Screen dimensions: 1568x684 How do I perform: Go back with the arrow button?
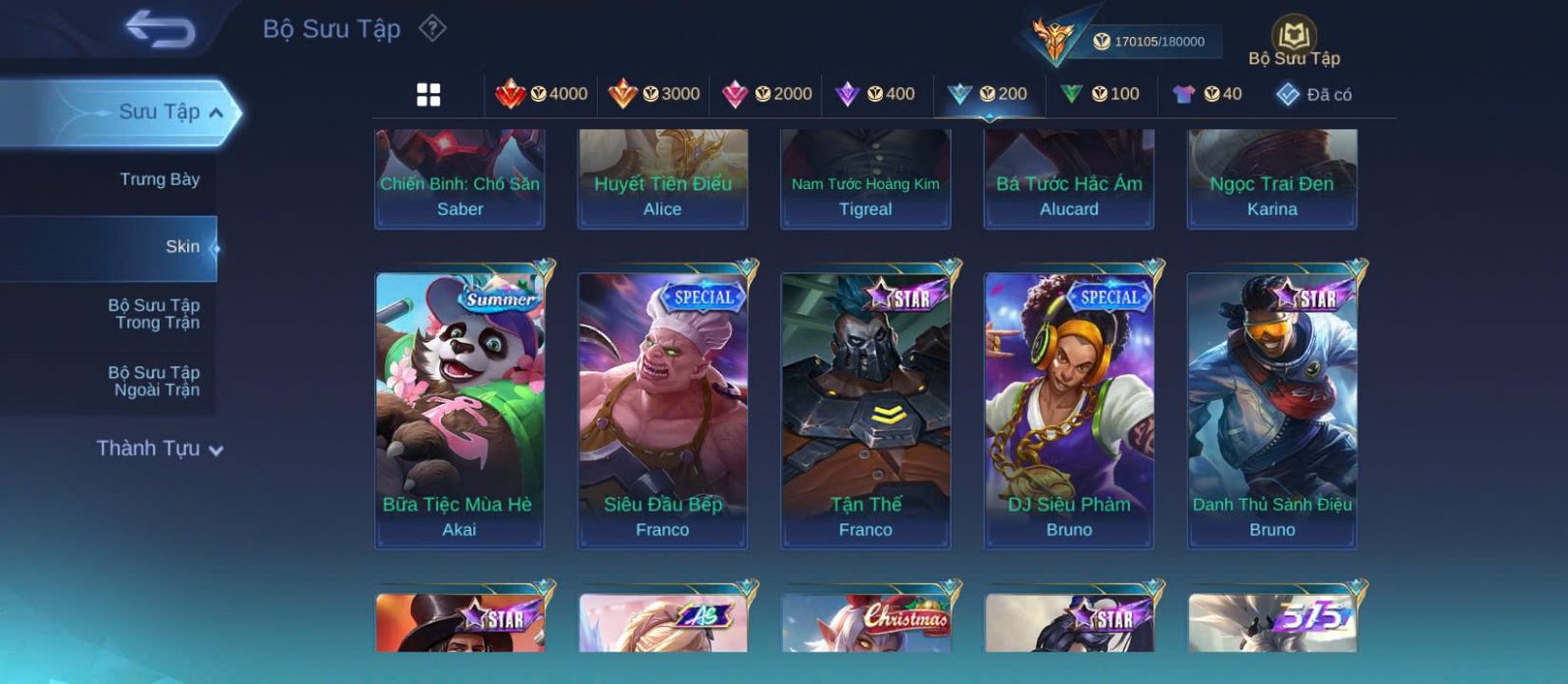pos(160,28)
